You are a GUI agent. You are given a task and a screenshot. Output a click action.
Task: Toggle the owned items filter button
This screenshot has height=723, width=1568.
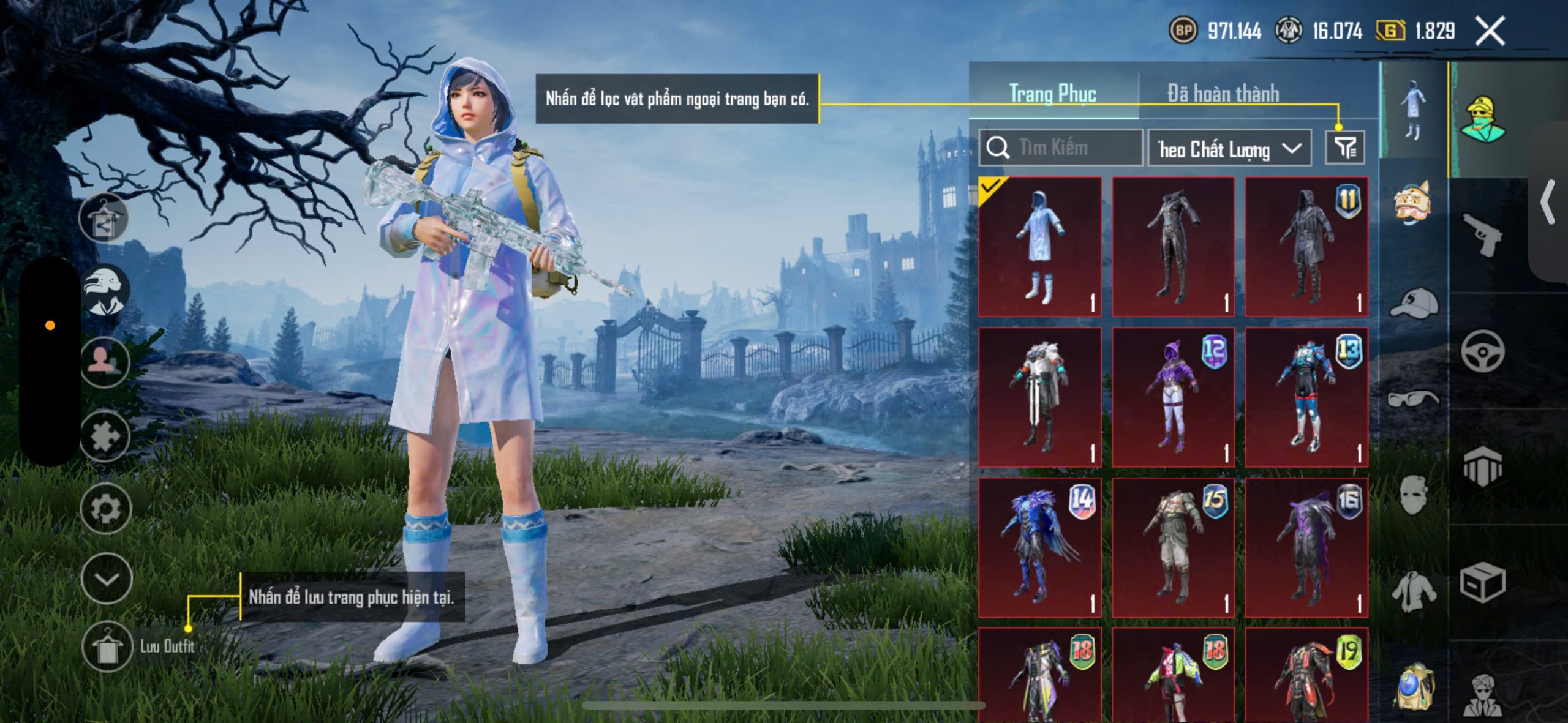click(1344, 148)
